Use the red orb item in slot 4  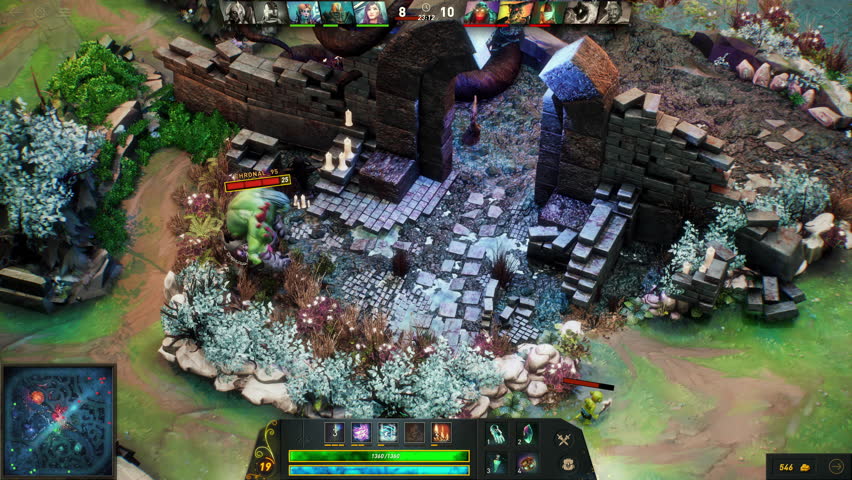coord(526,463)
